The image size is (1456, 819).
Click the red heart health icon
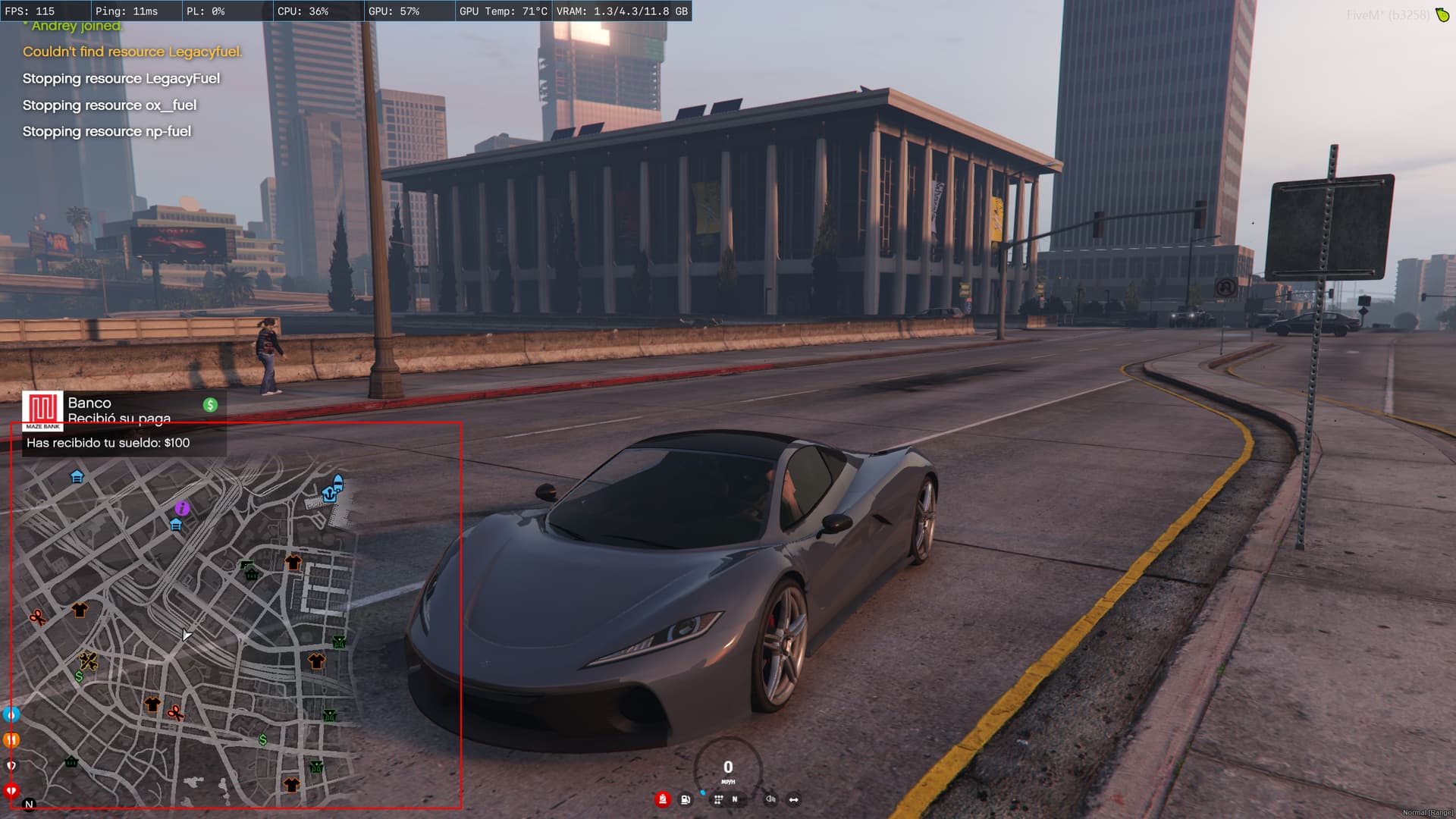click(11, 791)
